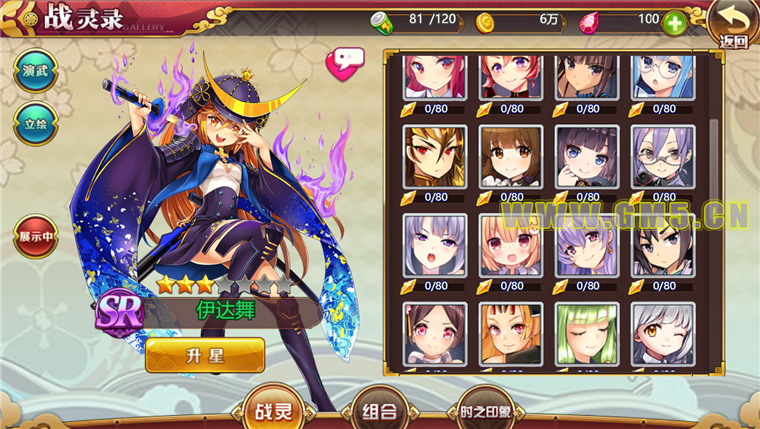Toggle the 展示中 display button
Viewport: 760px width, 429px height.
click(x=33, y=238)
